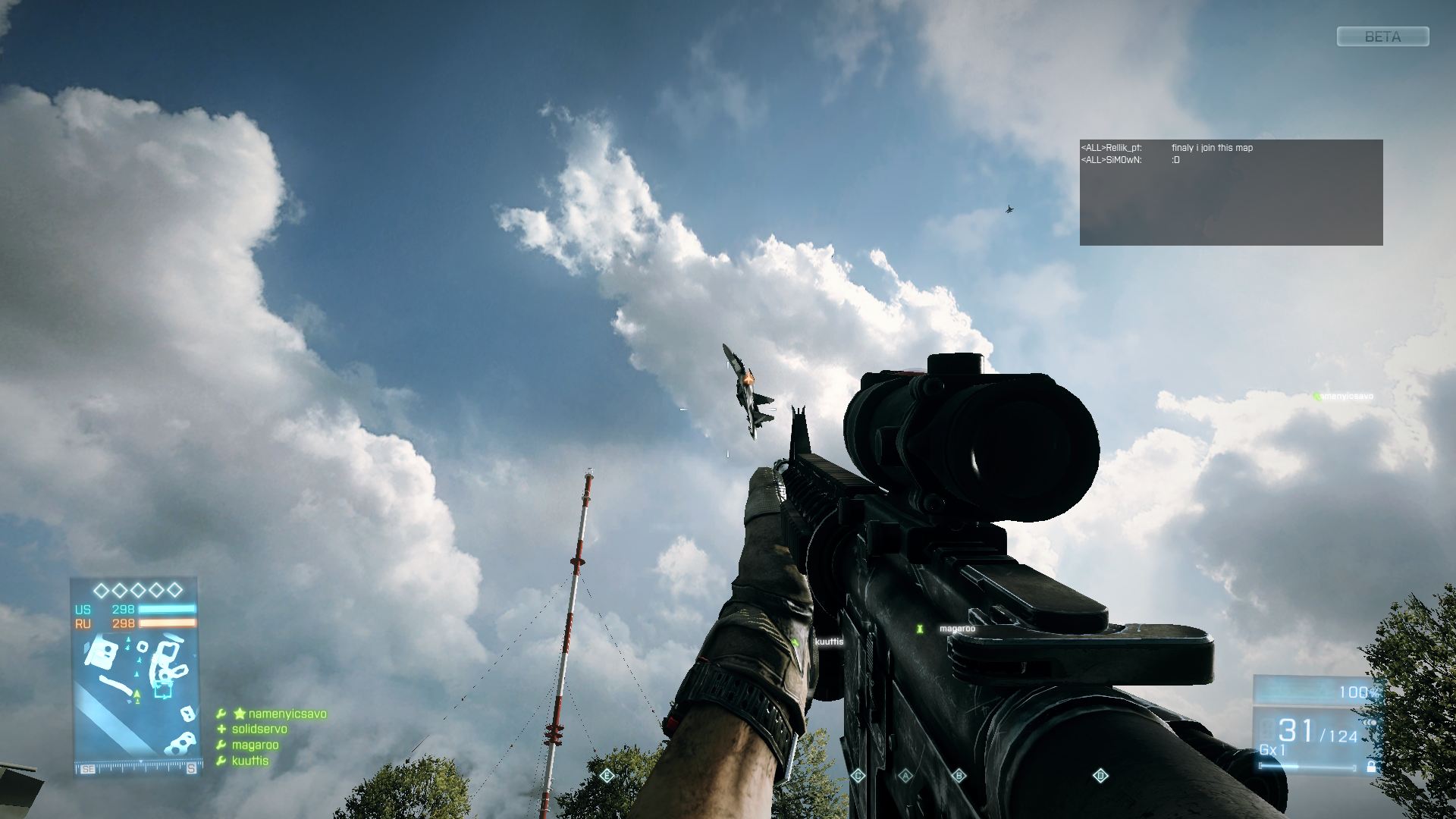This screenshot has height=819, width=1456.
Task: Click the lock icon on the ammo panel
Action: click(x=1370, y=767)
